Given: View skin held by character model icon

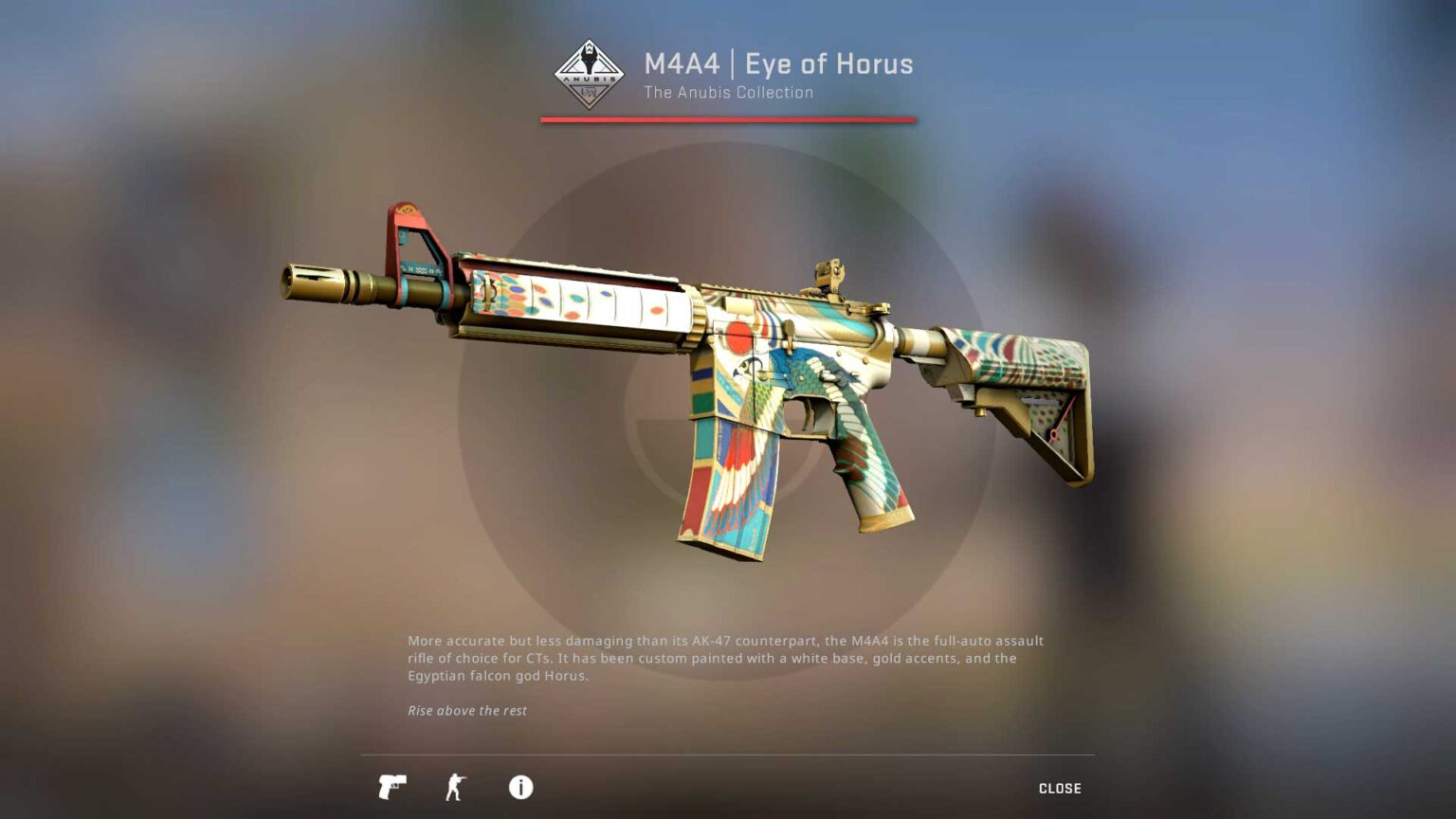Looking at the screenshot, I should point(455,787).
